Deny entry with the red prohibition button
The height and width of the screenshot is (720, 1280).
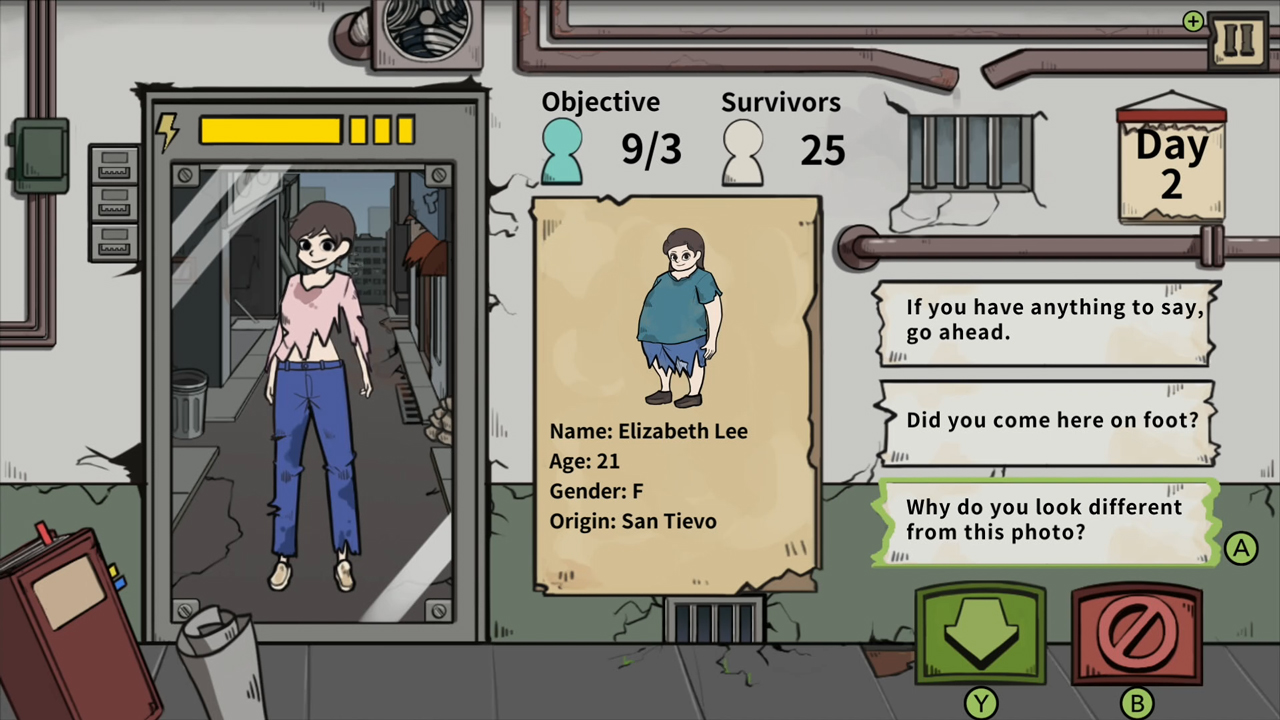click(x=1137, y=633)
